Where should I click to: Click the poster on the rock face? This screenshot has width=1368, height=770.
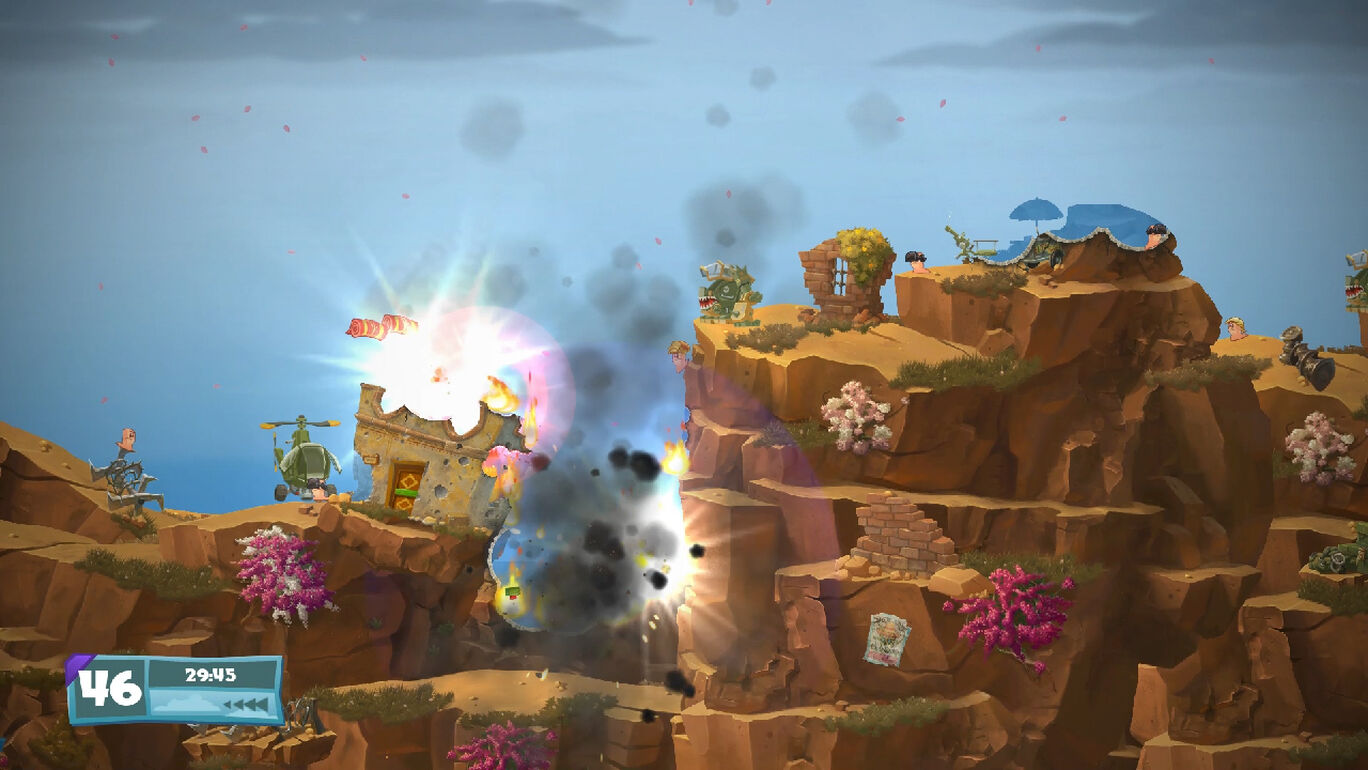(888, 640)
